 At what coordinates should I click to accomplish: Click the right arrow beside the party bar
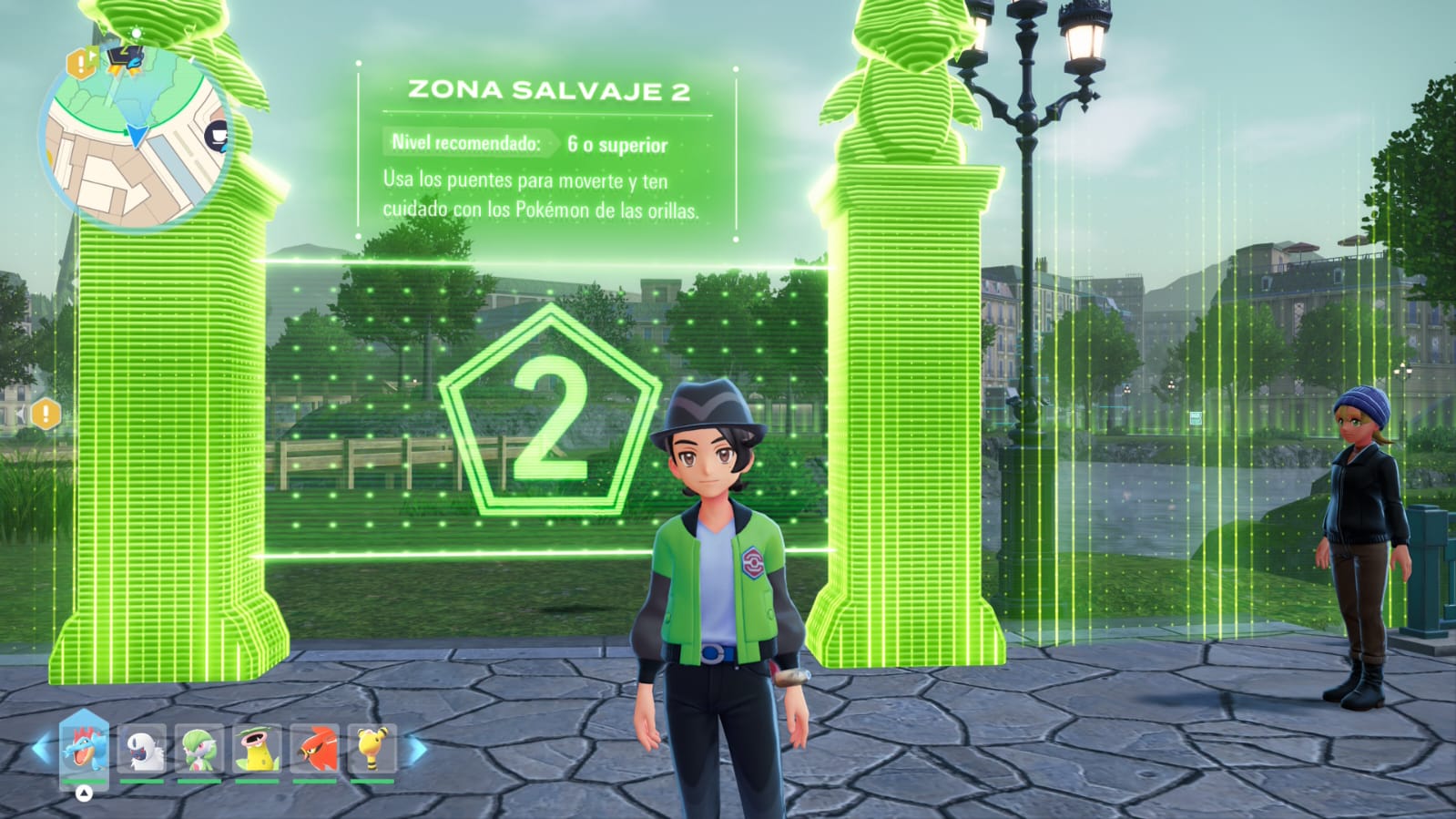[415, 750]
